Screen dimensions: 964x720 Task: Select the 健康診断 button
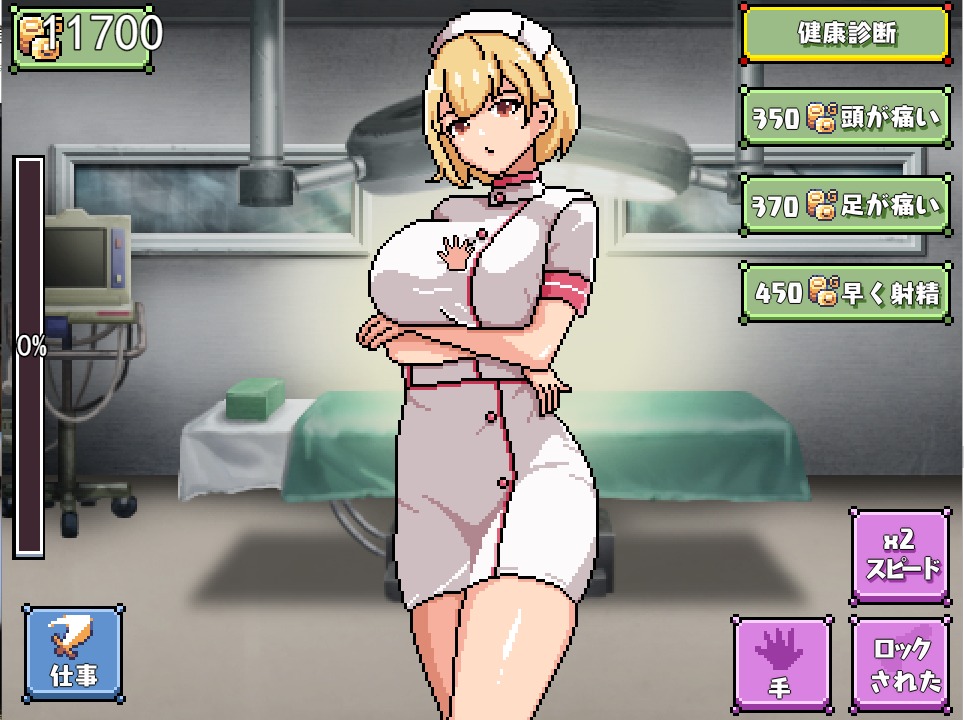846,34
